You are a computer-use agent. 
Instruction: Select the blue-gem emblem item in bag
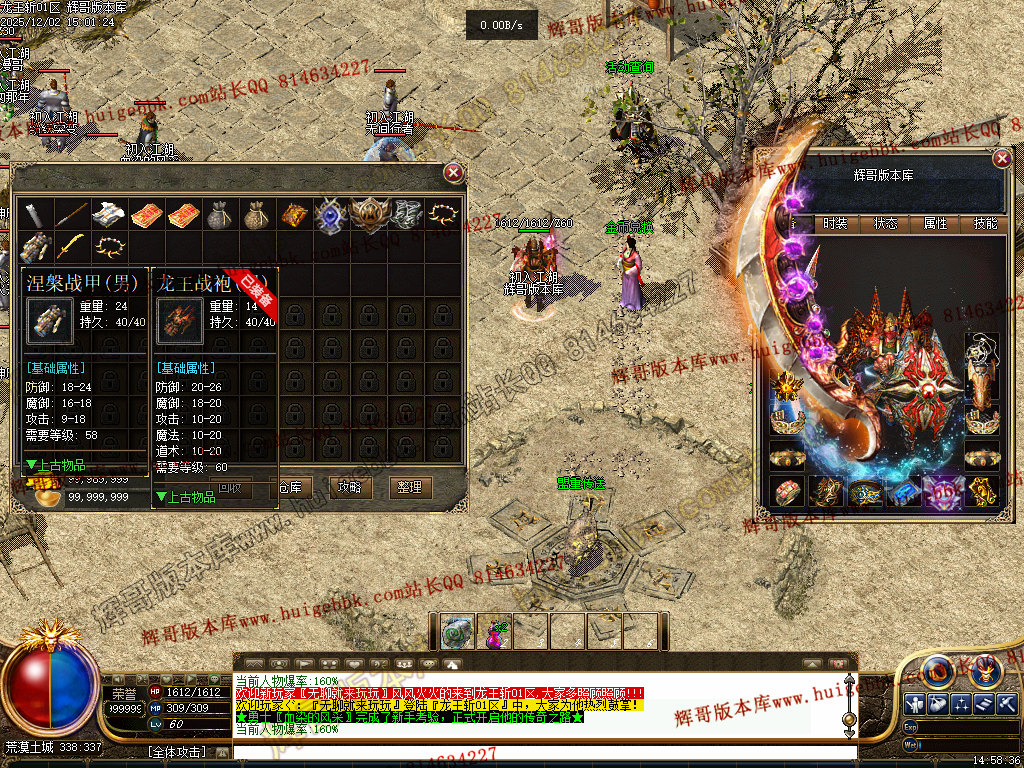[x=330, y=214]
